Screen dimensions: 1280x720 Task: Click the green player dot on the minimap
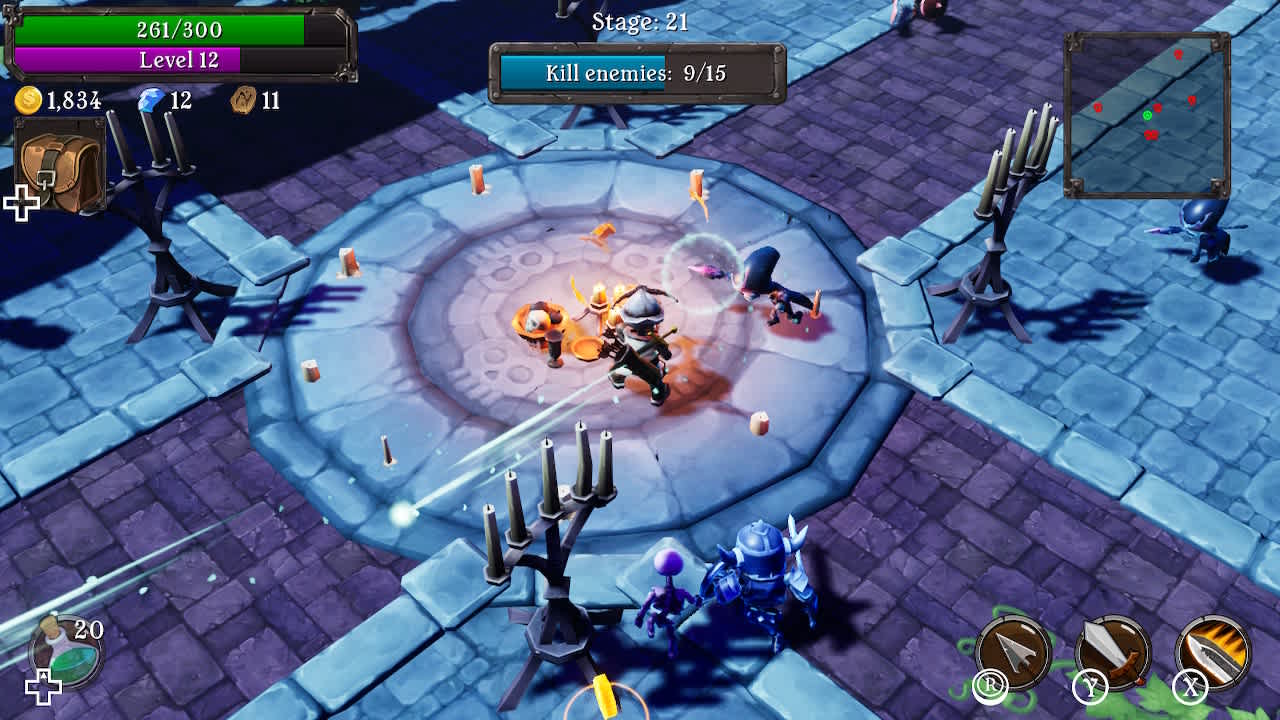[1148, 115]
